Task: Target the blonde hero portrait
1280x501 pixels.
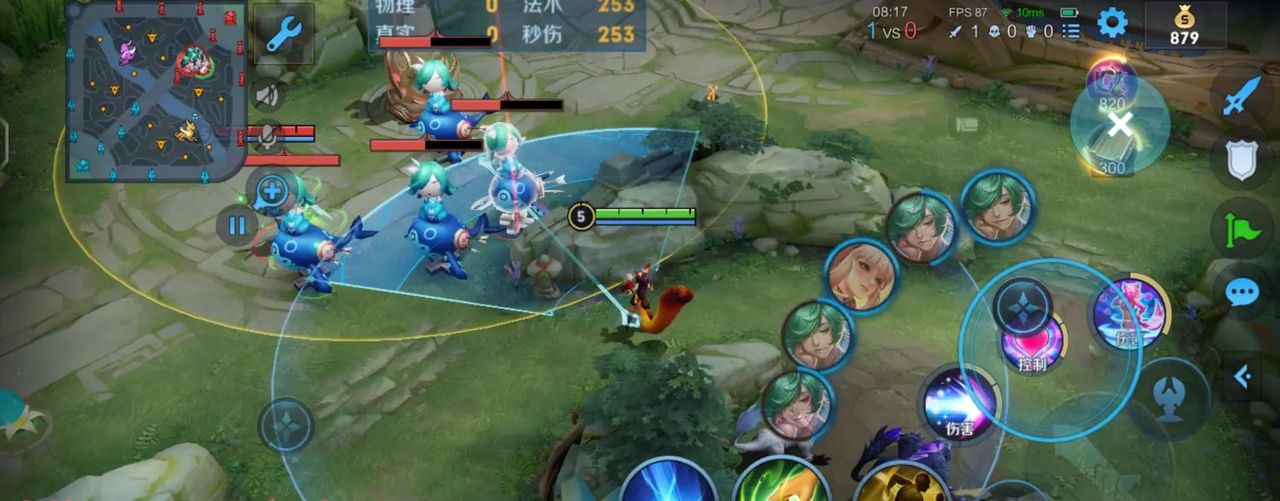Action: (861, 275)
